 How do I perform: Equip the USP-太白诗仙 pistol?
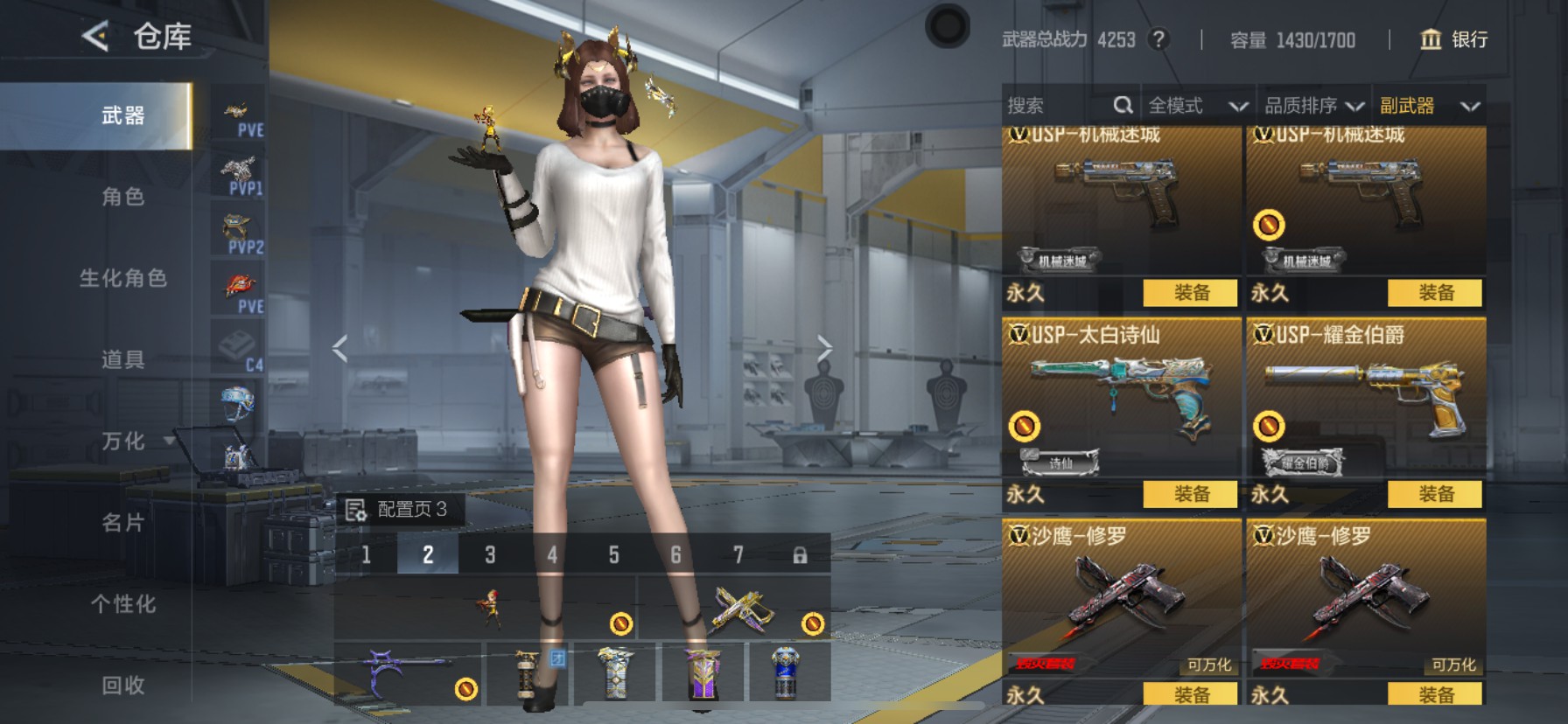[x=1193, y=494]
